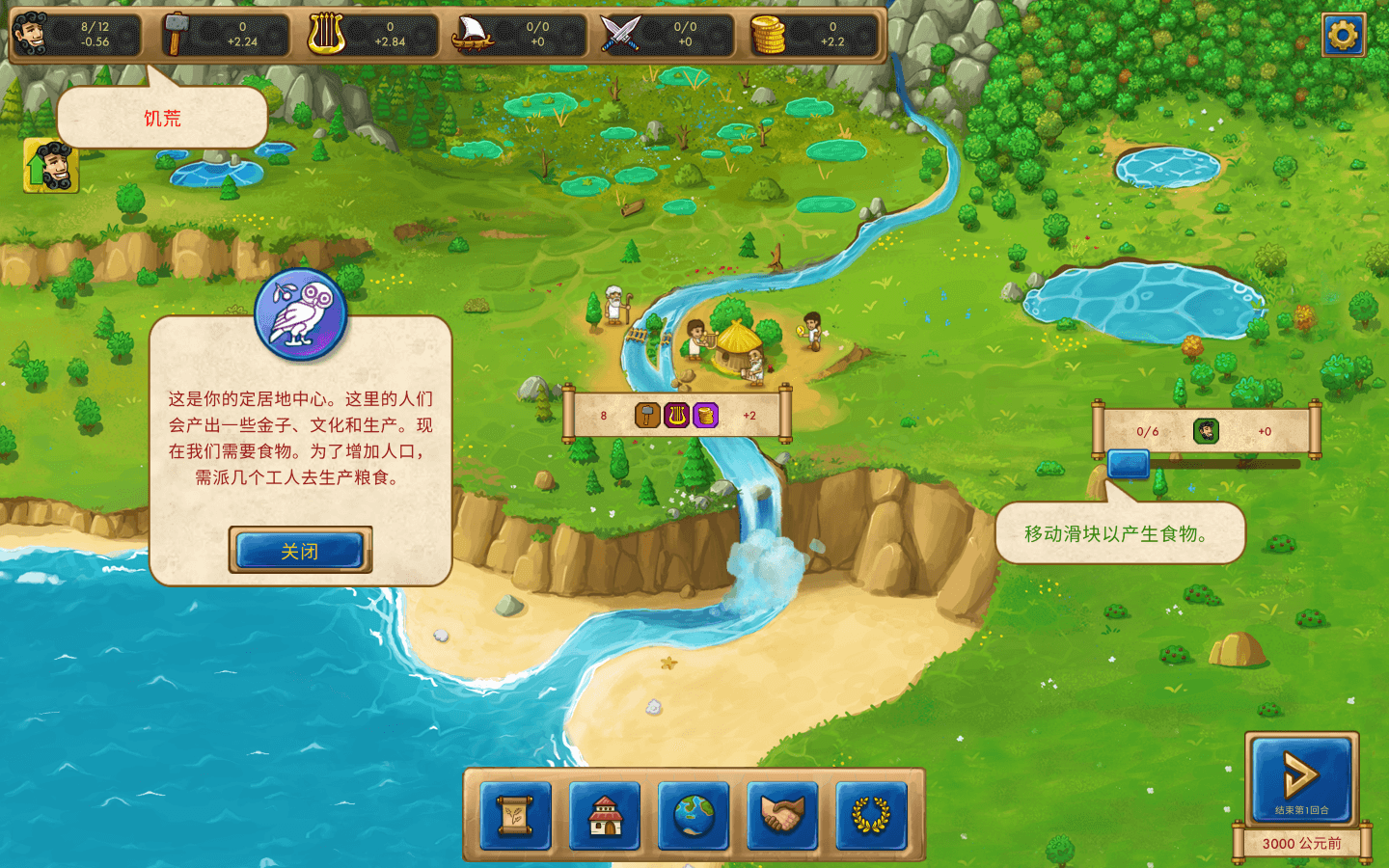End turn 1 with the arrow button
Screen dimensions: 1389x868
point(1301,776)
